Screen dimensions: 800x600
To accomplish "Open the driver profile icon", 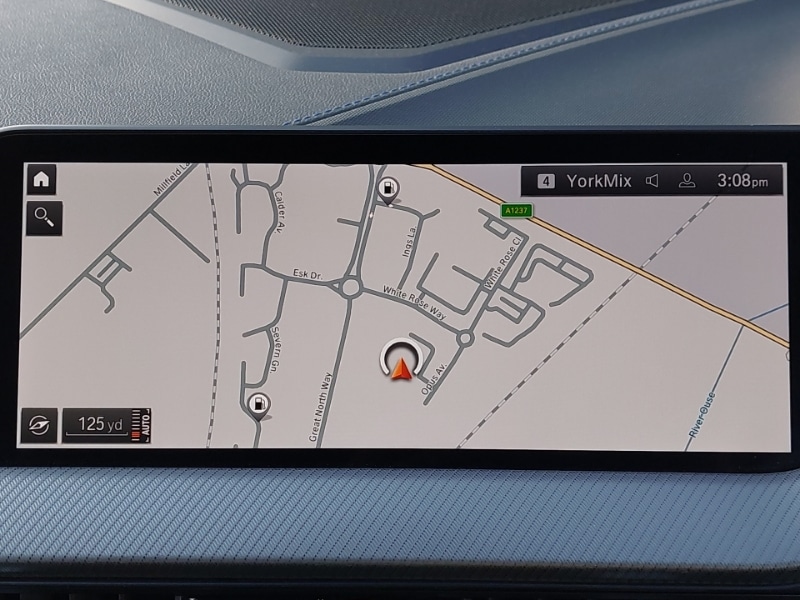I will pos(687,181).
